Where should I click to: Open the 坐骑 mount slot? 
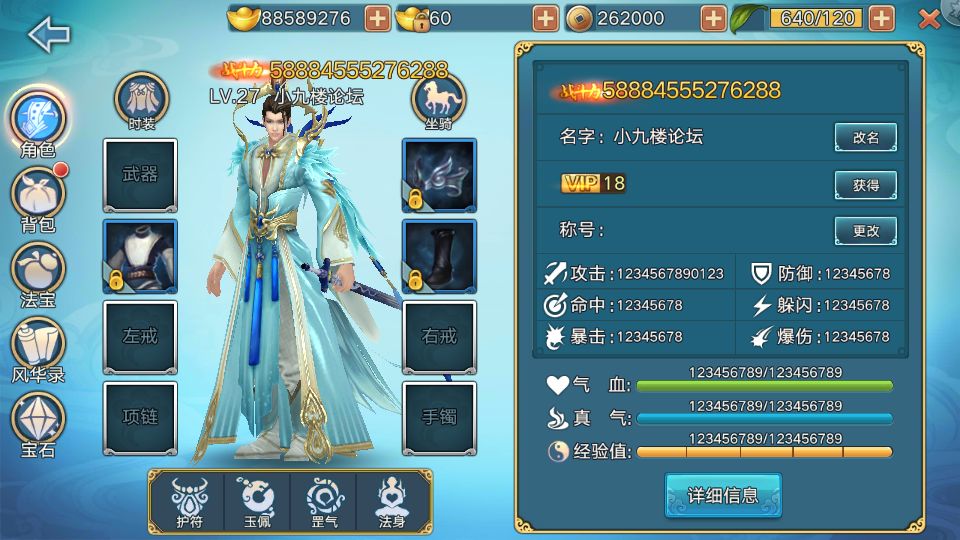point(438,100)
